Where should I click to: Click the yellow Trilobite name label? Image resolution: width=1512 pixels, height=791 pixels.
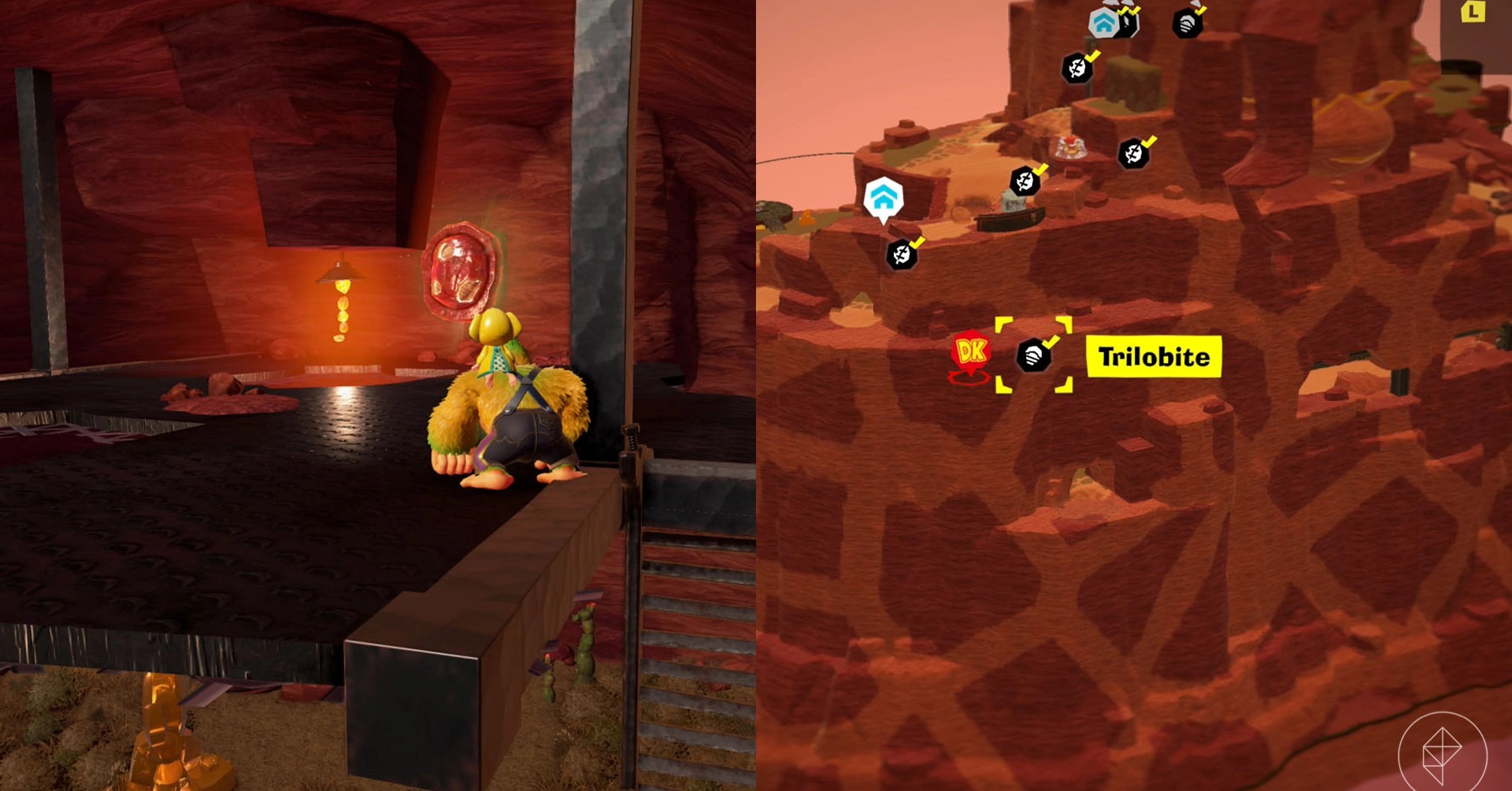click(1154, 357)
